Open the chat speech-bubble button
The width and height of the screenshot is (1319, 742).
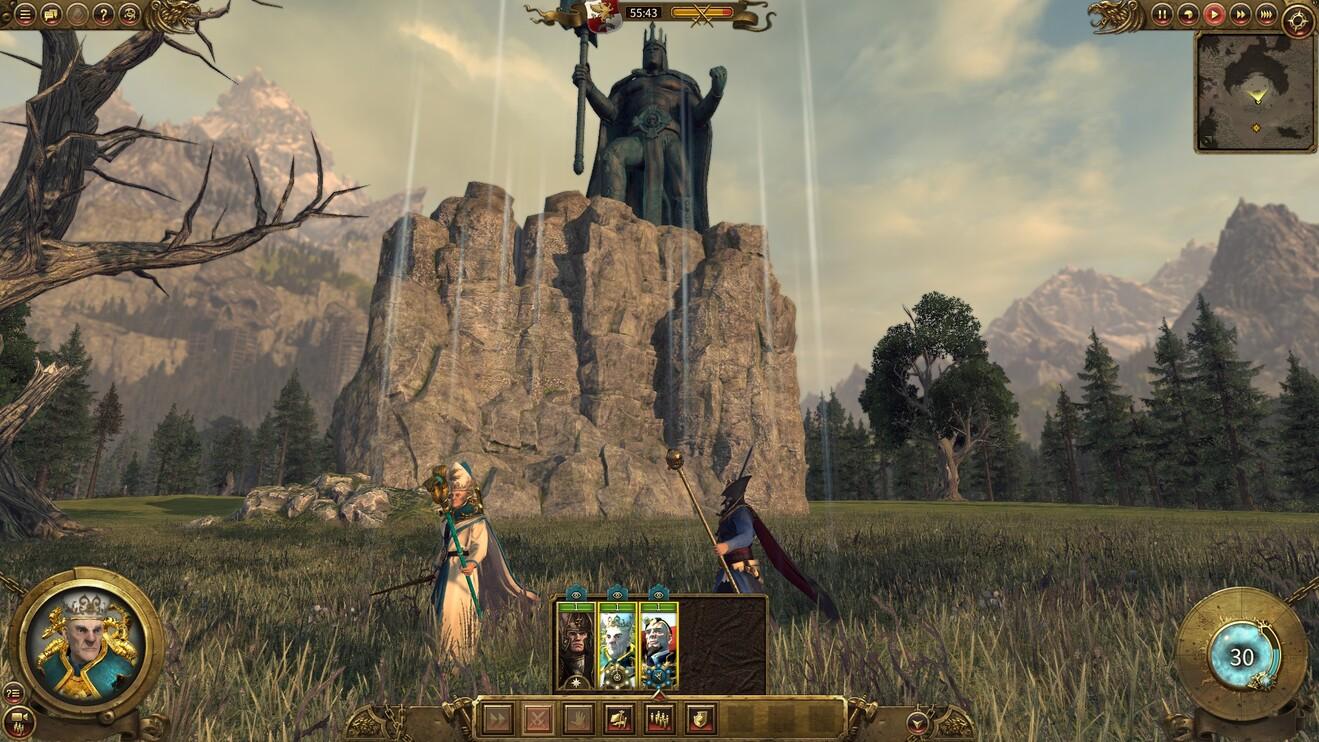[51, 15]
